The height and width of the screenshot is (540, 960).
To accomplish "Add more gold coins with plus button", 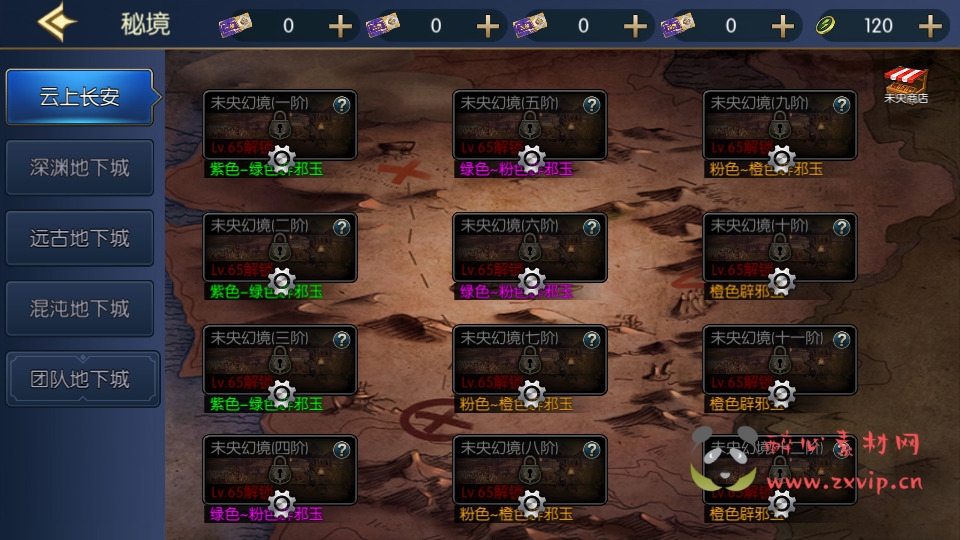I will click(x=931, y=26).
